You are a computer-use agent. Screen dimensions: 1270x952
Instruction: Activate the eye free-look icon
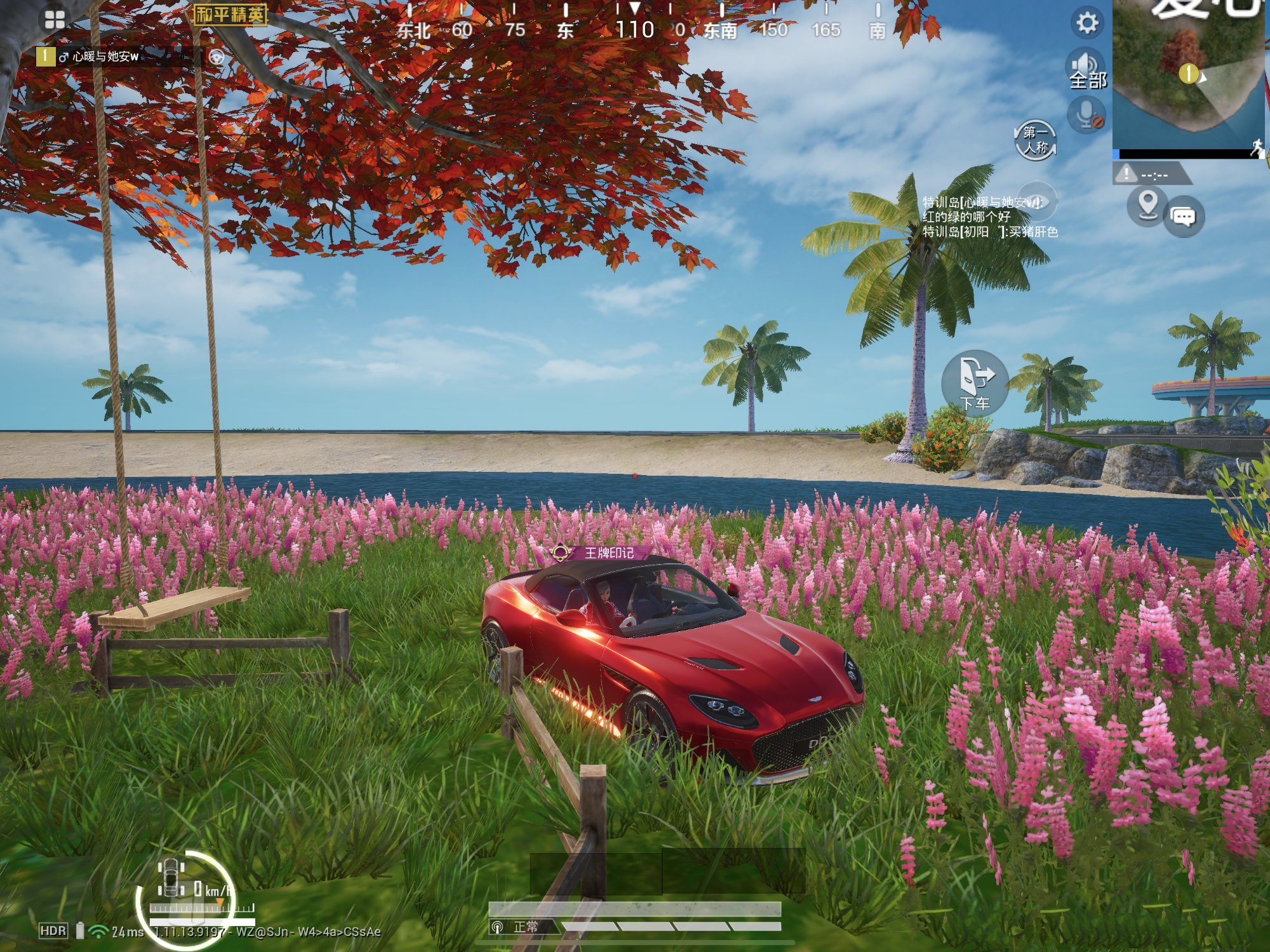pos(1036,202)
